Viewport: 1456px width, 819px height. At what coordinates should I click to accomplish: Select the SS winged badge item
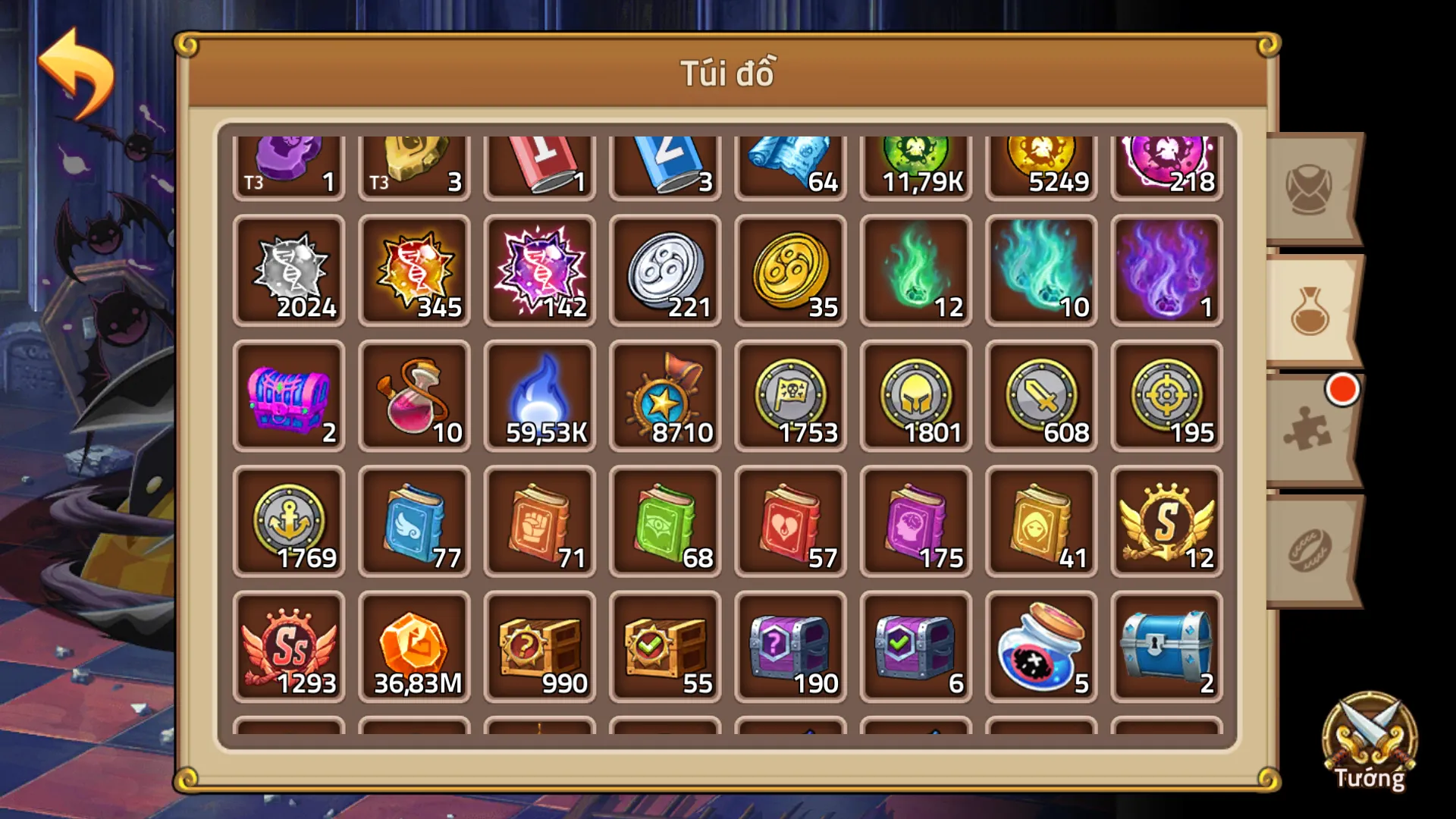click(288, 647)
